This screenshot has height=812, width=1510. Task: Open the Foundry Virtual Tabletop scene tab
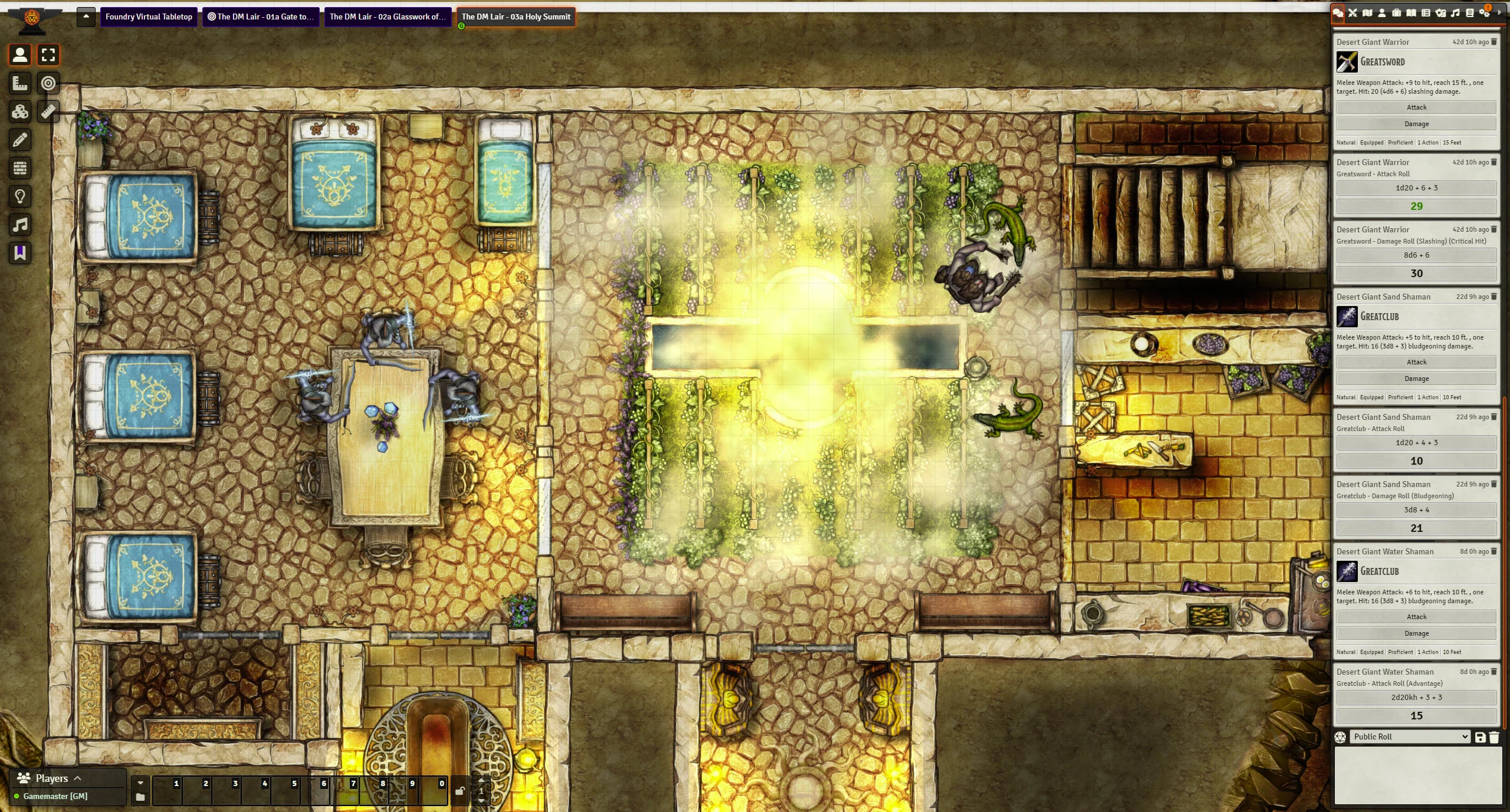[149, 17]
